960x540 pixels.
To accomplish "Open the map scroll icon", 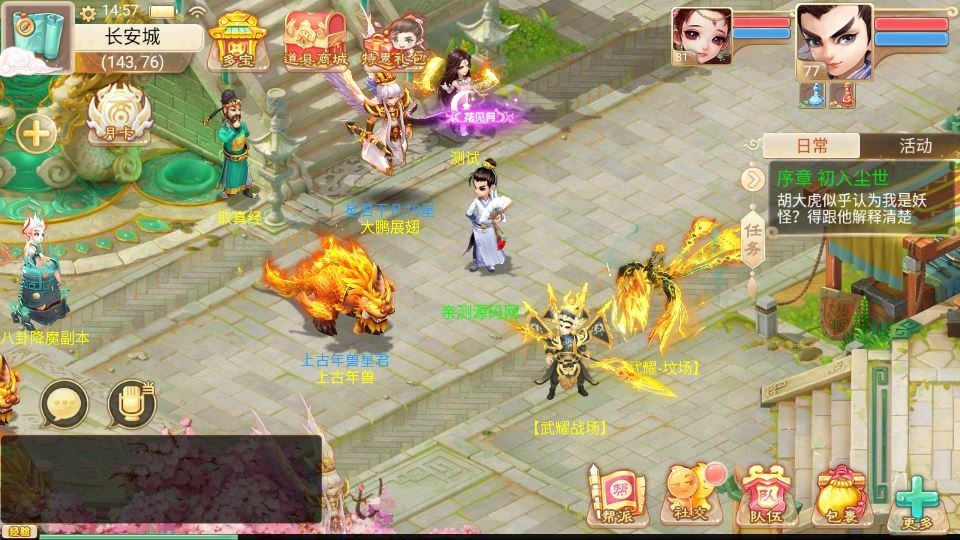I will [36, 36].
